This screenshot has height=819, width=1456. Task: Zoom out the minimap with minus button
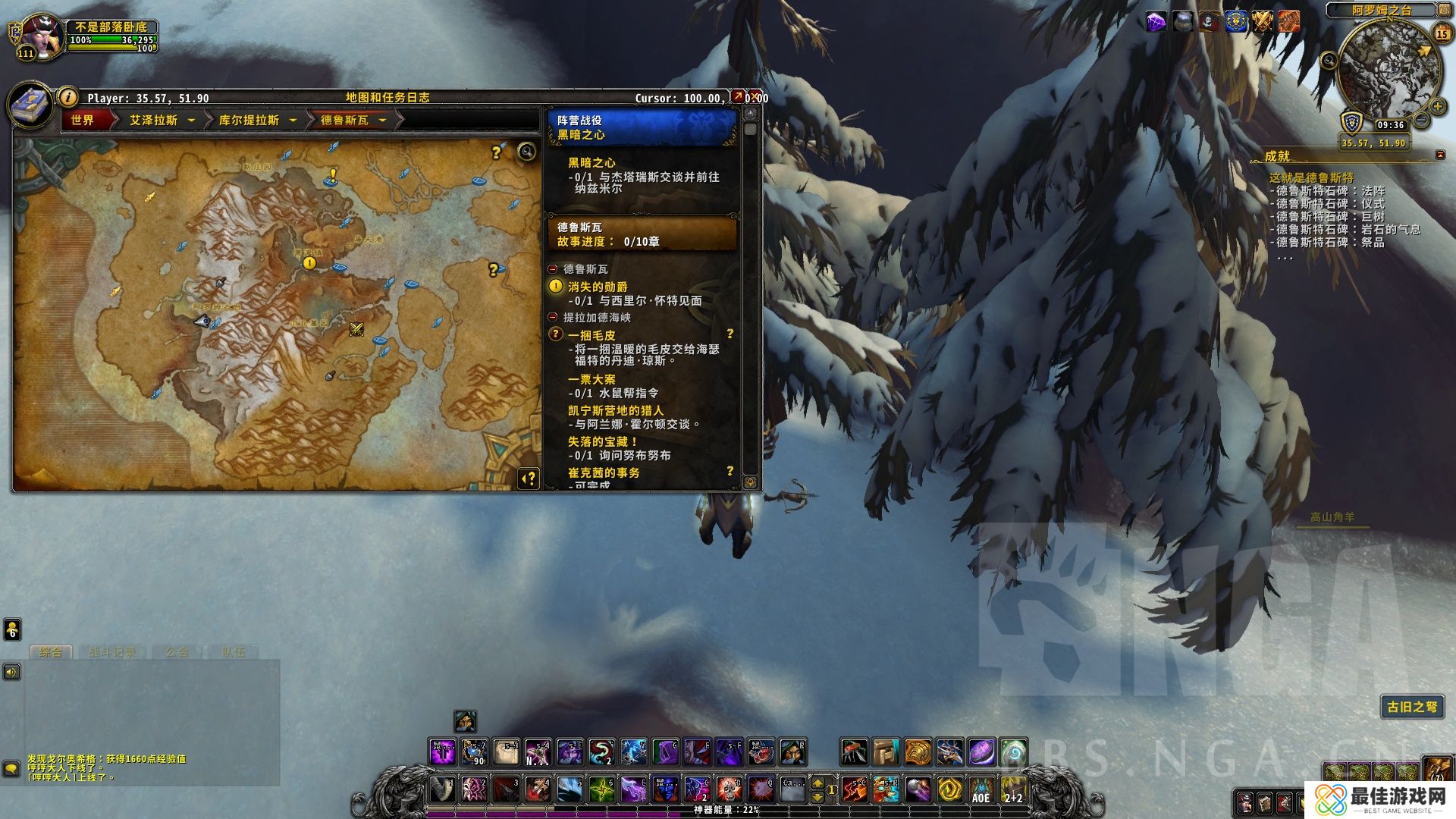pyautogui.click(x=1422, y=121)
